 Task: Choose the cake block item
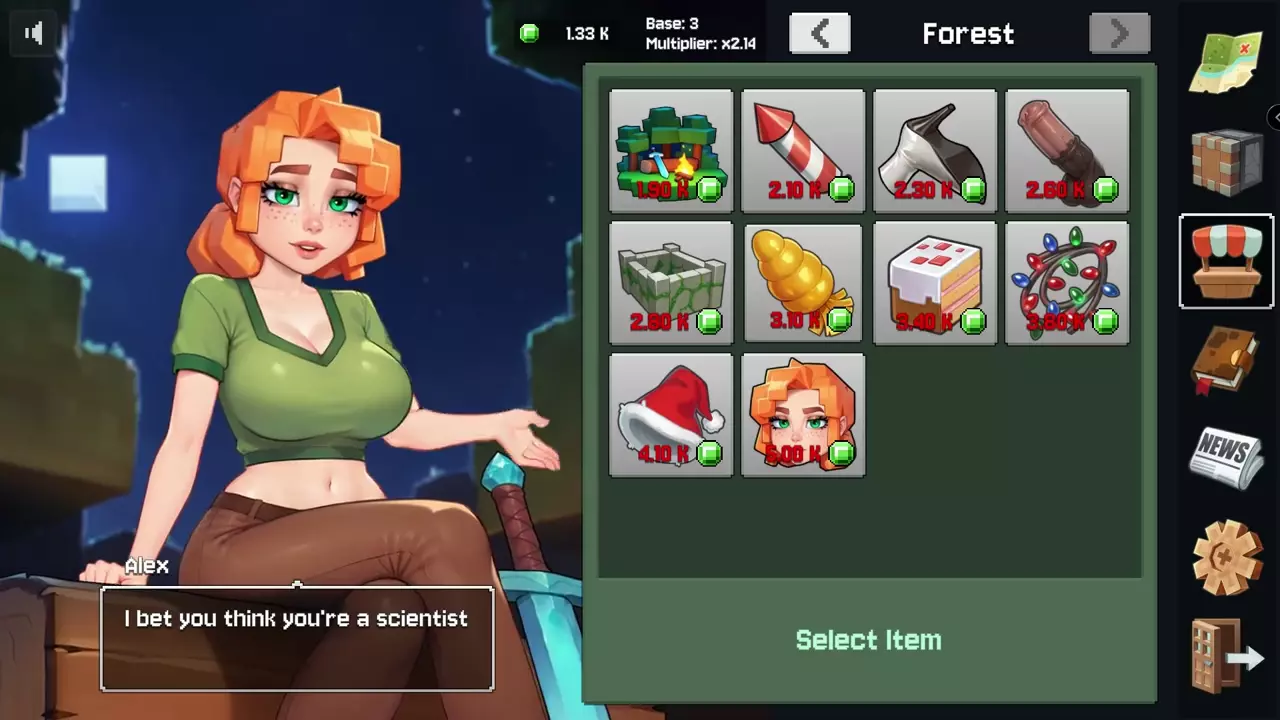coord(935,283)
